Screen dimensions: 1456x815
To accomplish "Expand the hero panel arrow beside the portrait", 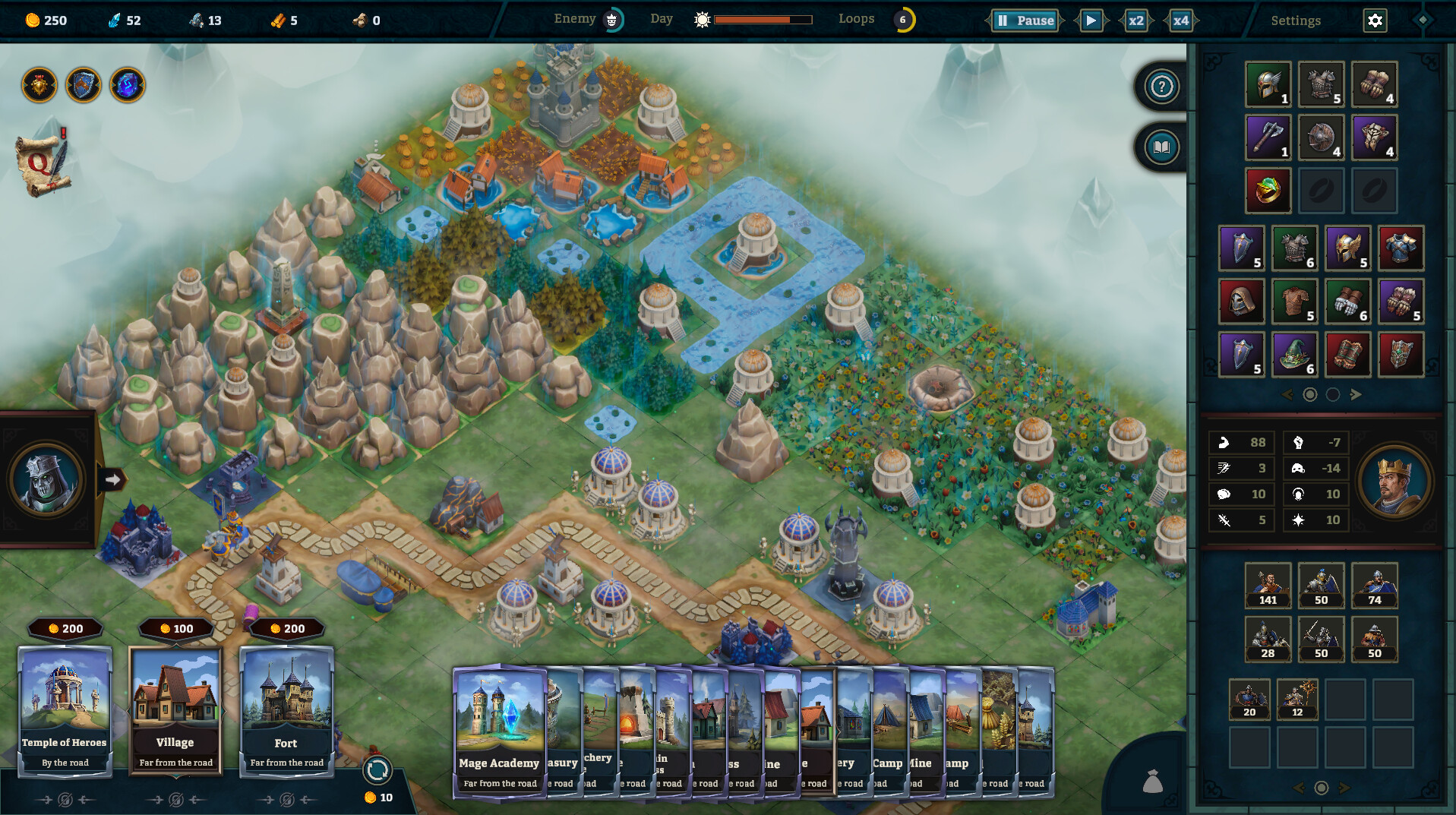I will click(112, 479).
